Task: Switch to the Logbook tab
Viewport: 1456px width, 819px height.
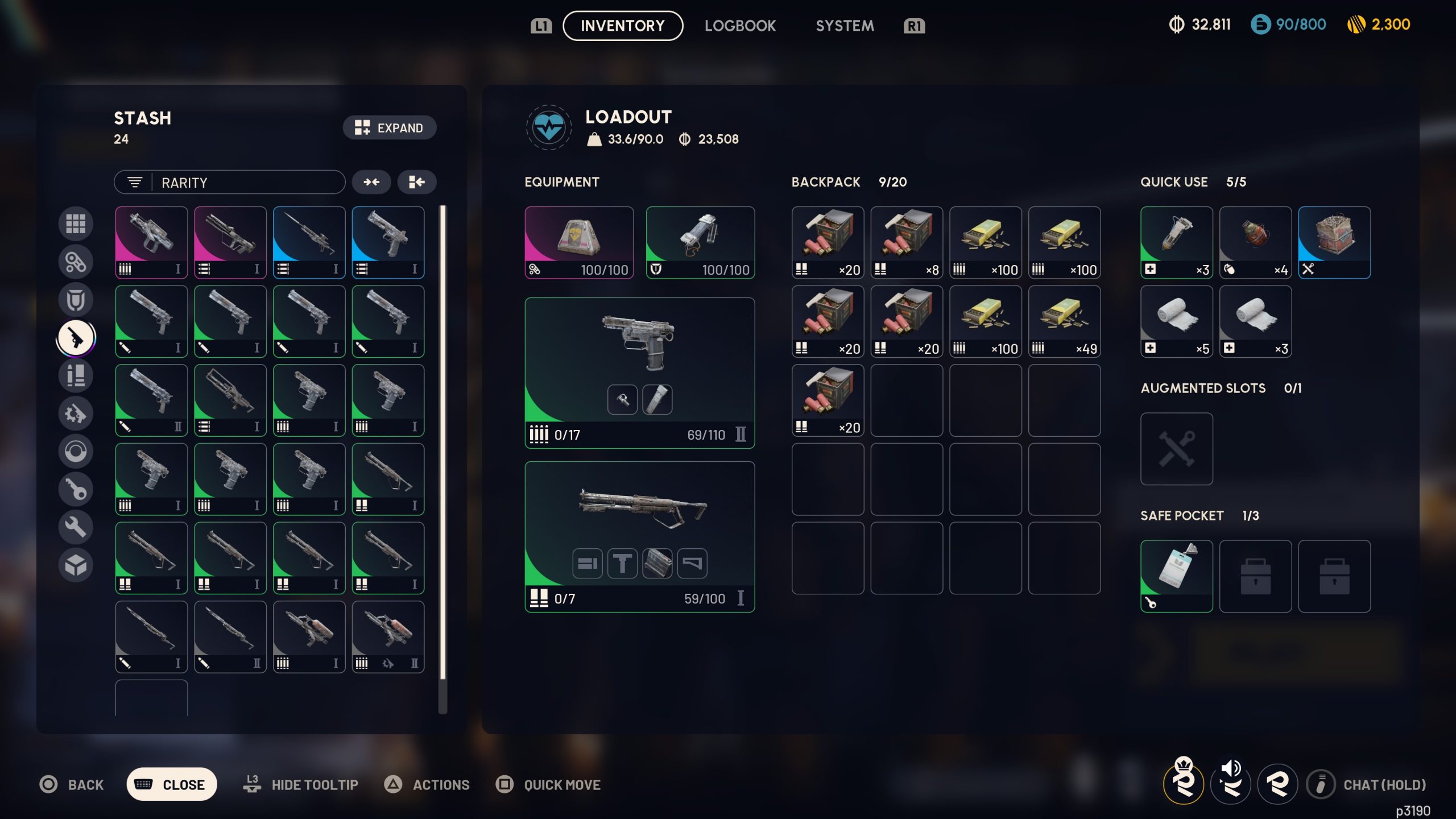Action: 740,26
